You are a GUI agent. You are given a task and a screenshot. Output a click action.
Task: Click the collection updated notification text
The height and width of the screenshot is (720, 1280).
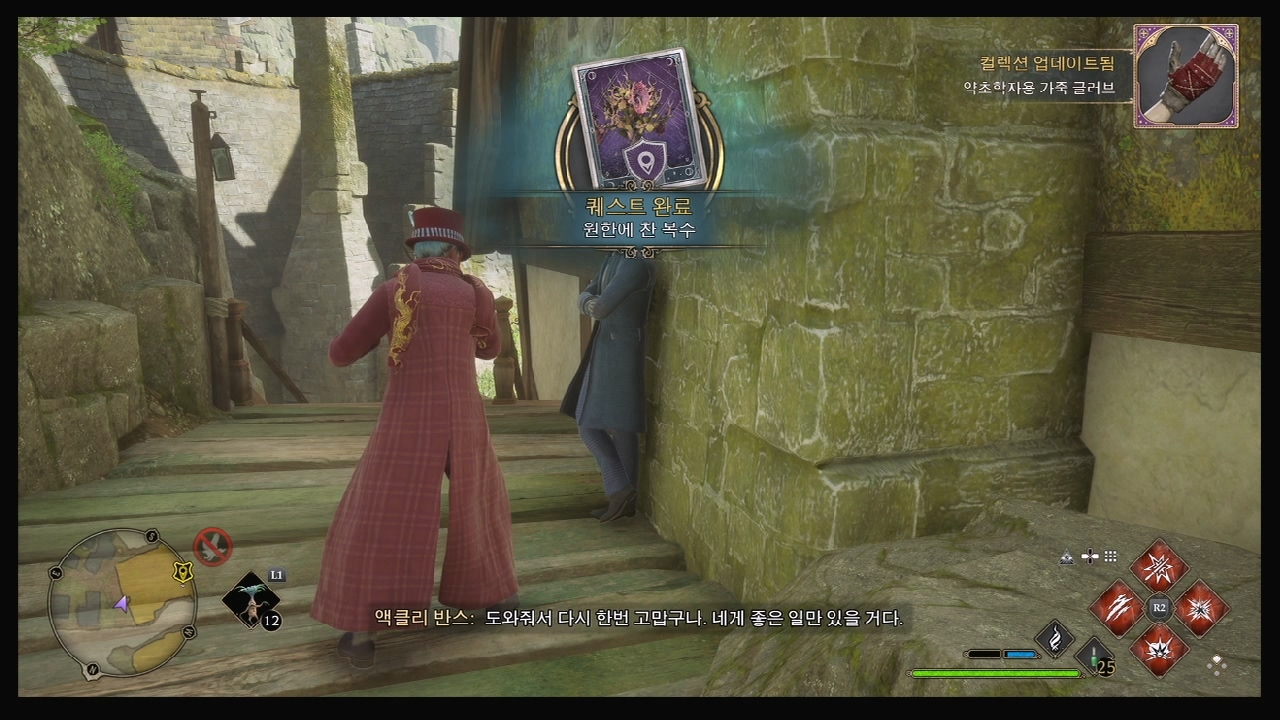coord(1045,63)
